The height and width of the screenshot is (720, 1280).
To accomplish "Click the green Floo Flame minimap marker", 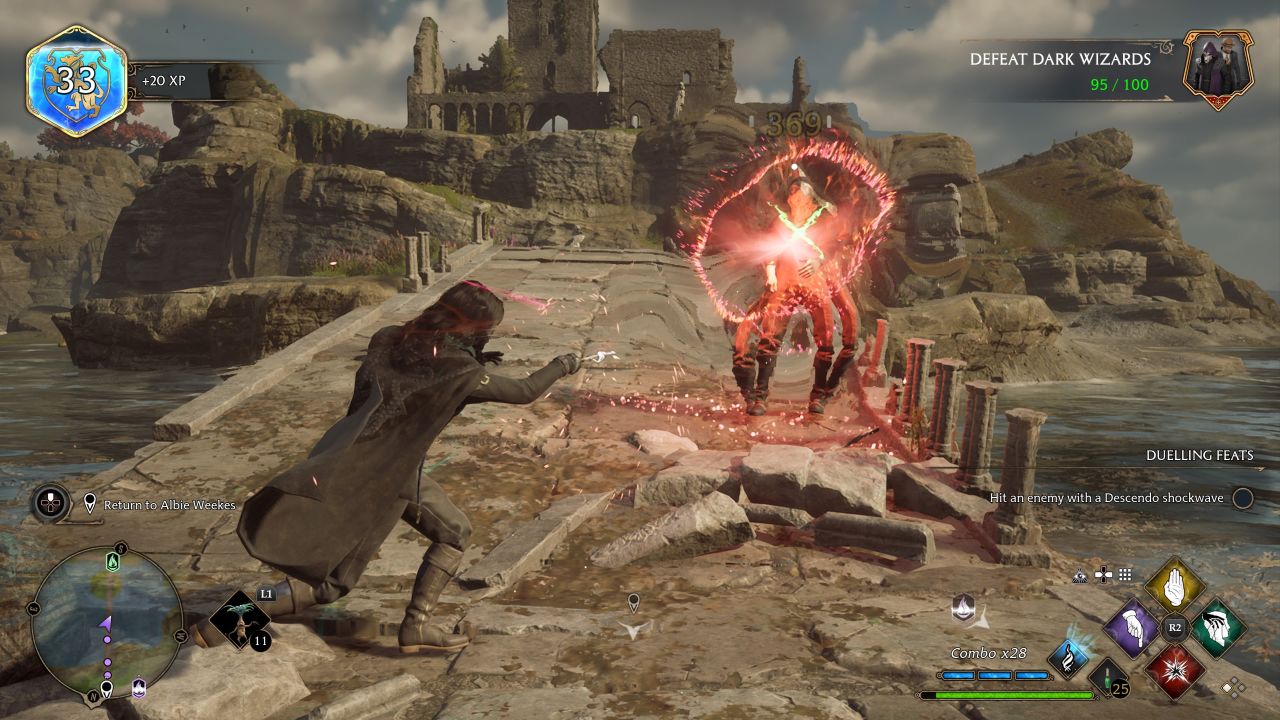I will click(112, 562).
